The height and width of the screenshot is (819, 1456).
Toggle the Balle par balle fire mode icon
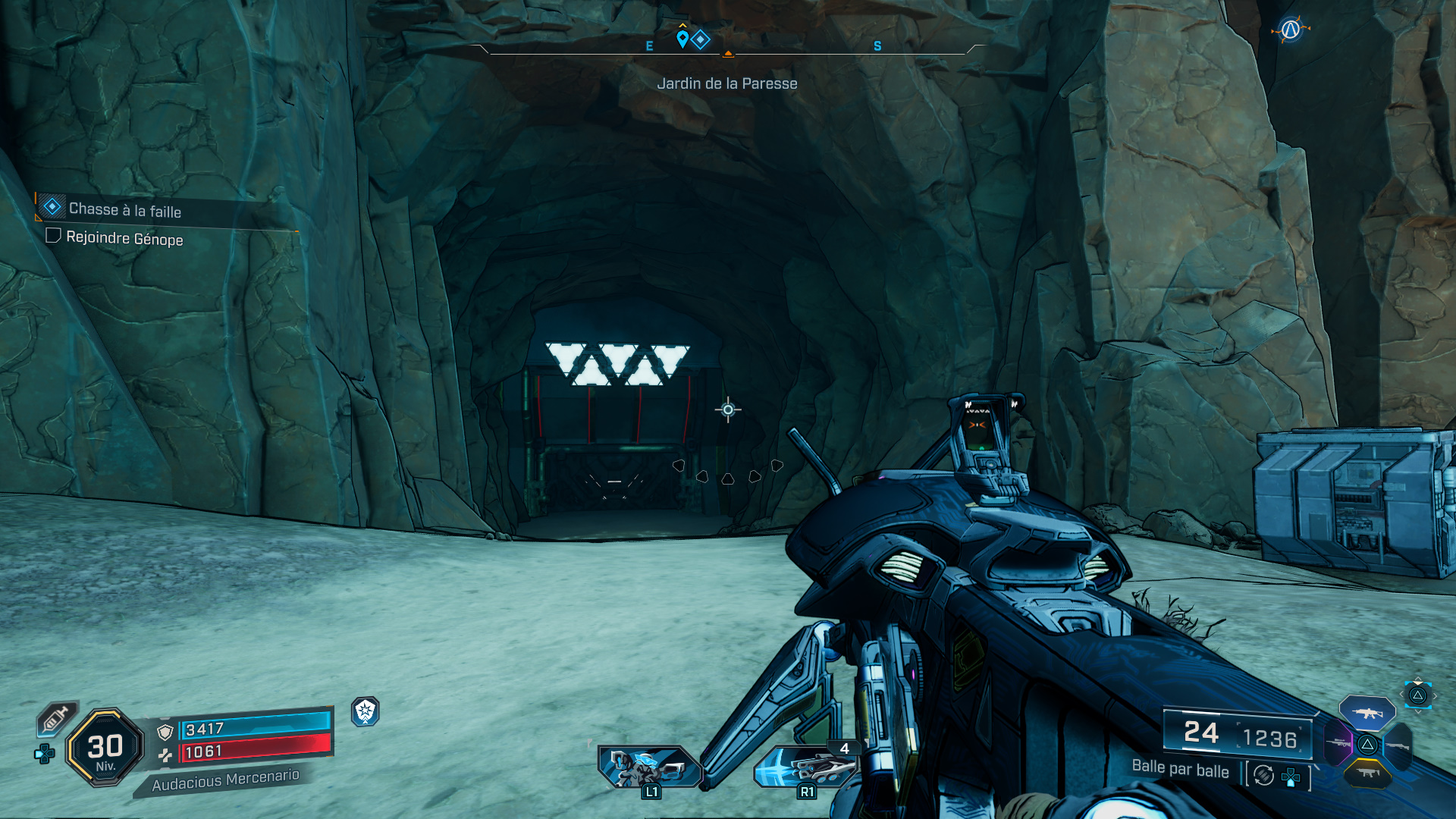point(1263,775)
